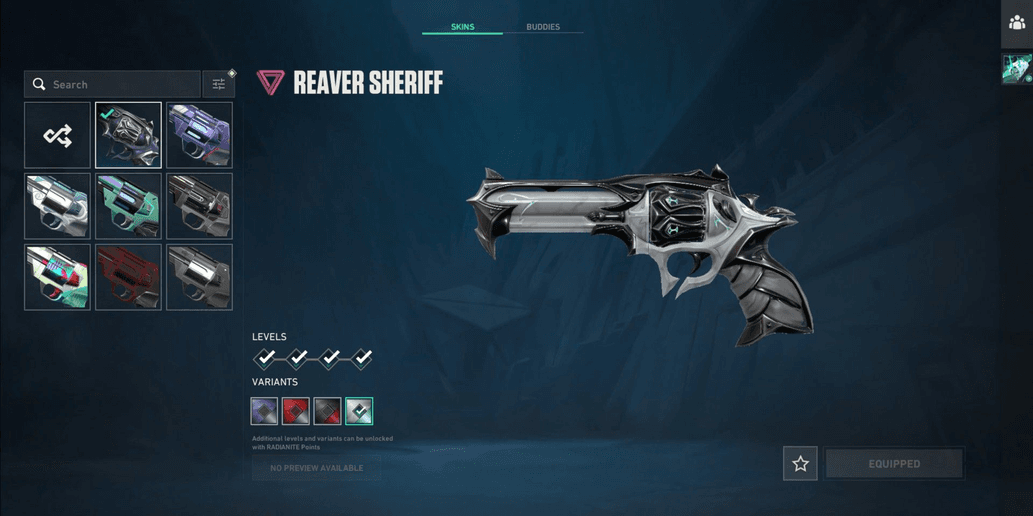This screenshot has width=1033, height=516.
Task: Open the party members icon
Action: (1017, 23)
